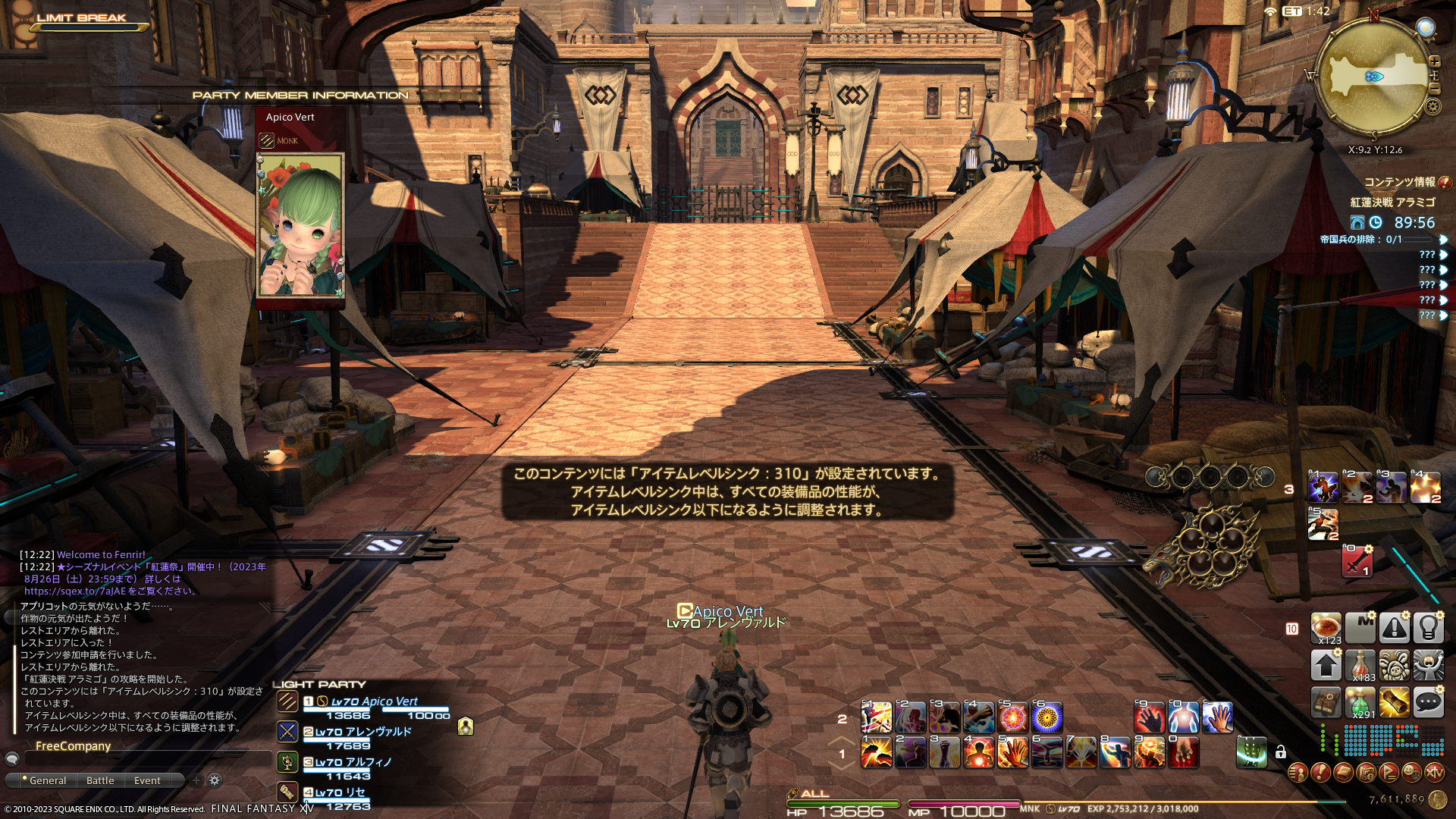Click the red sword hotbar icon
This screenshot has height=819, width=1456.
pos(1357,563)
